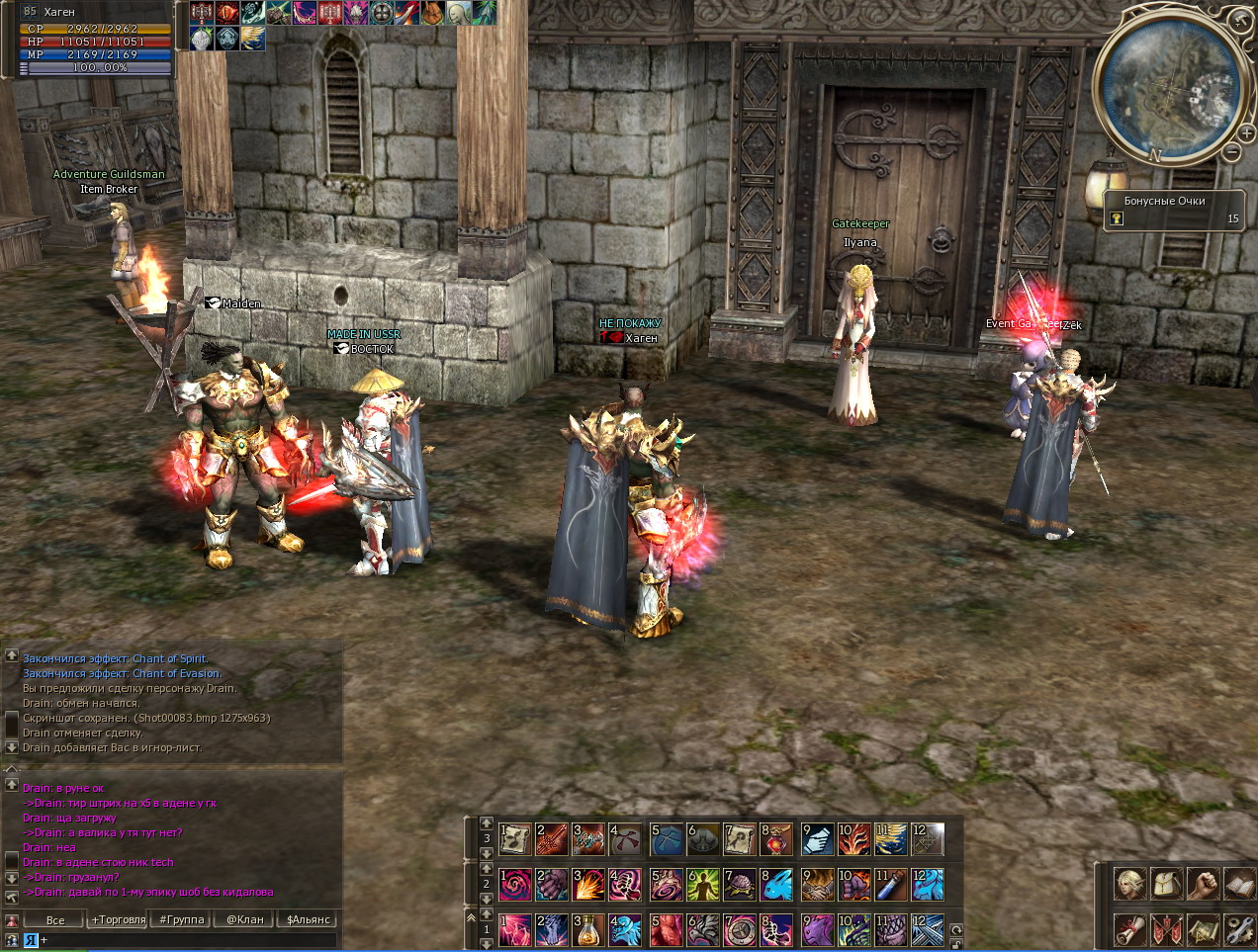Switch to the $Альянс chat tab
1258x952 pixels.
tap(309, 919)
